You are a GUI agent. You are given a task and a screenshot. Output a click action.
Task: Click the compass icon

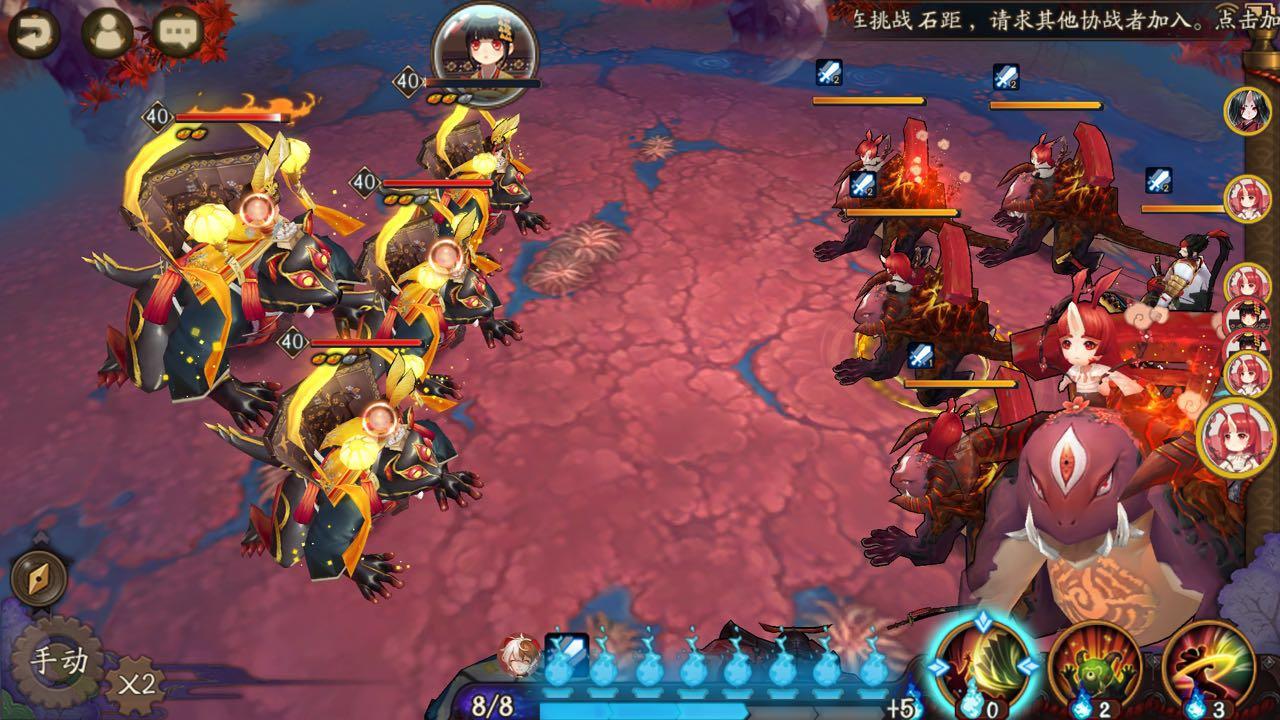[x=39, y=578]
